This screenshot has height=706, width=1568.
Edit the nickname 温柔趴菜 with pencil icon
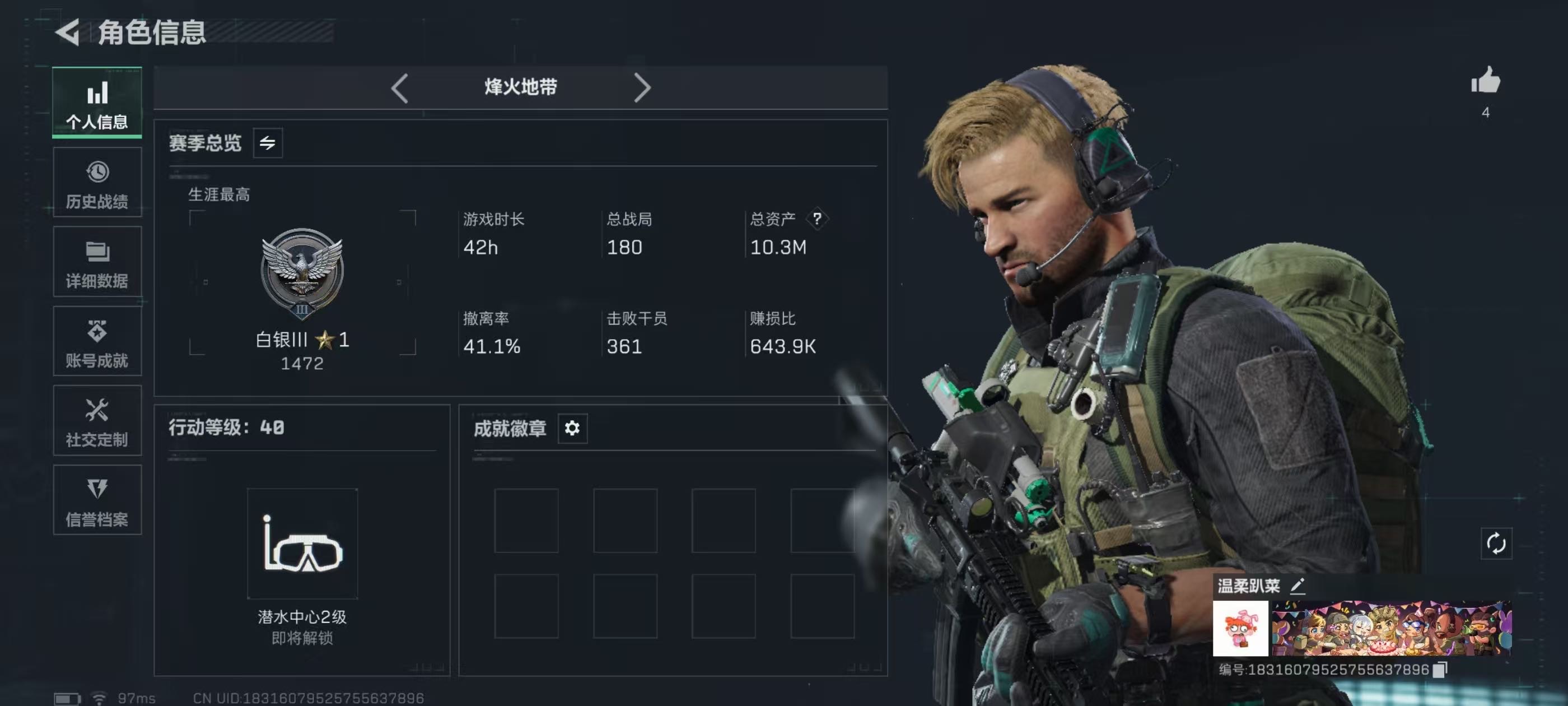[x=1297, y=586]
